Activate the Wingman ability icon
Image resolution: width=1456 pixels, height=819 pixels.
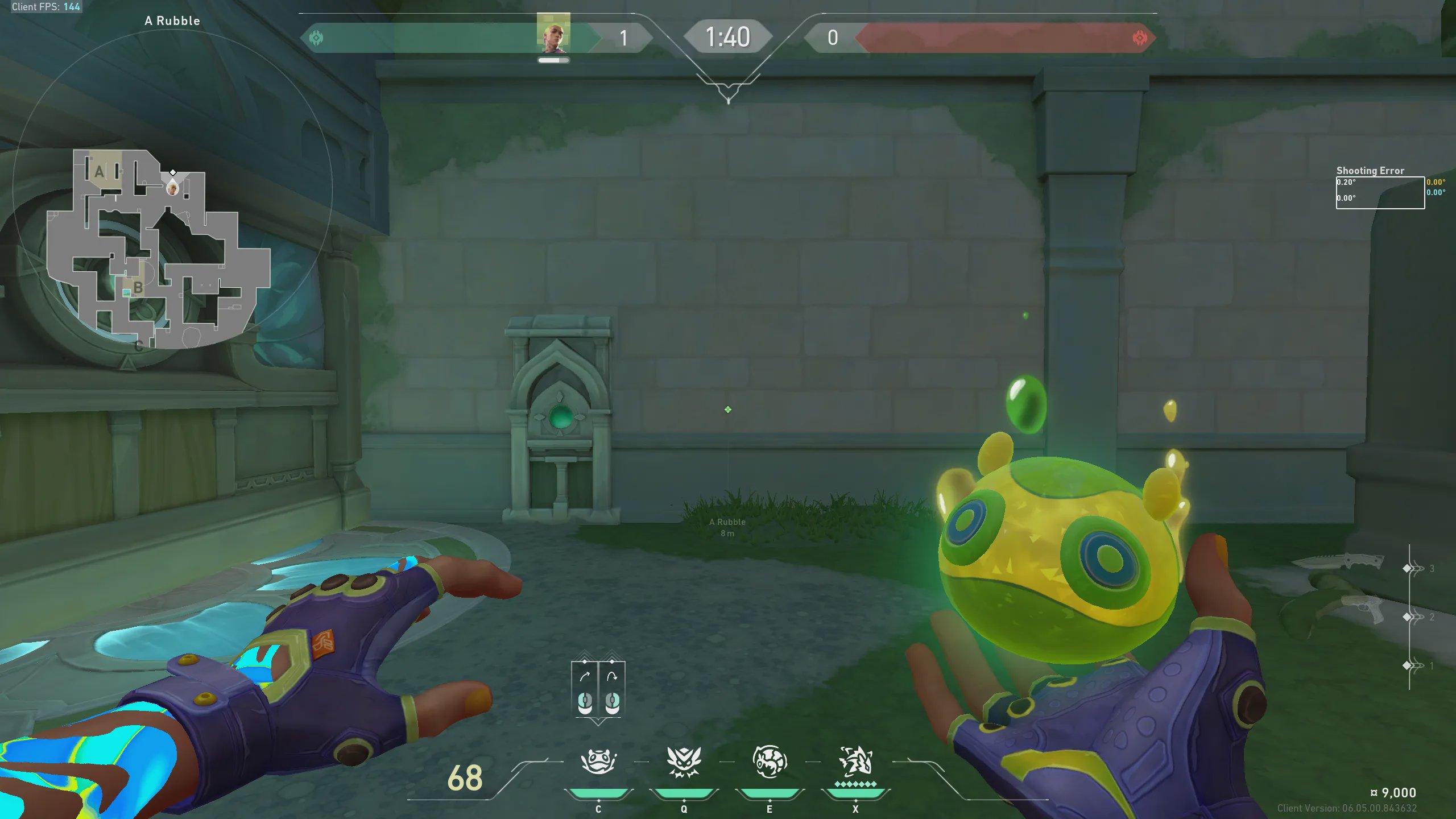pyautogui.click(x=684, y=761)
